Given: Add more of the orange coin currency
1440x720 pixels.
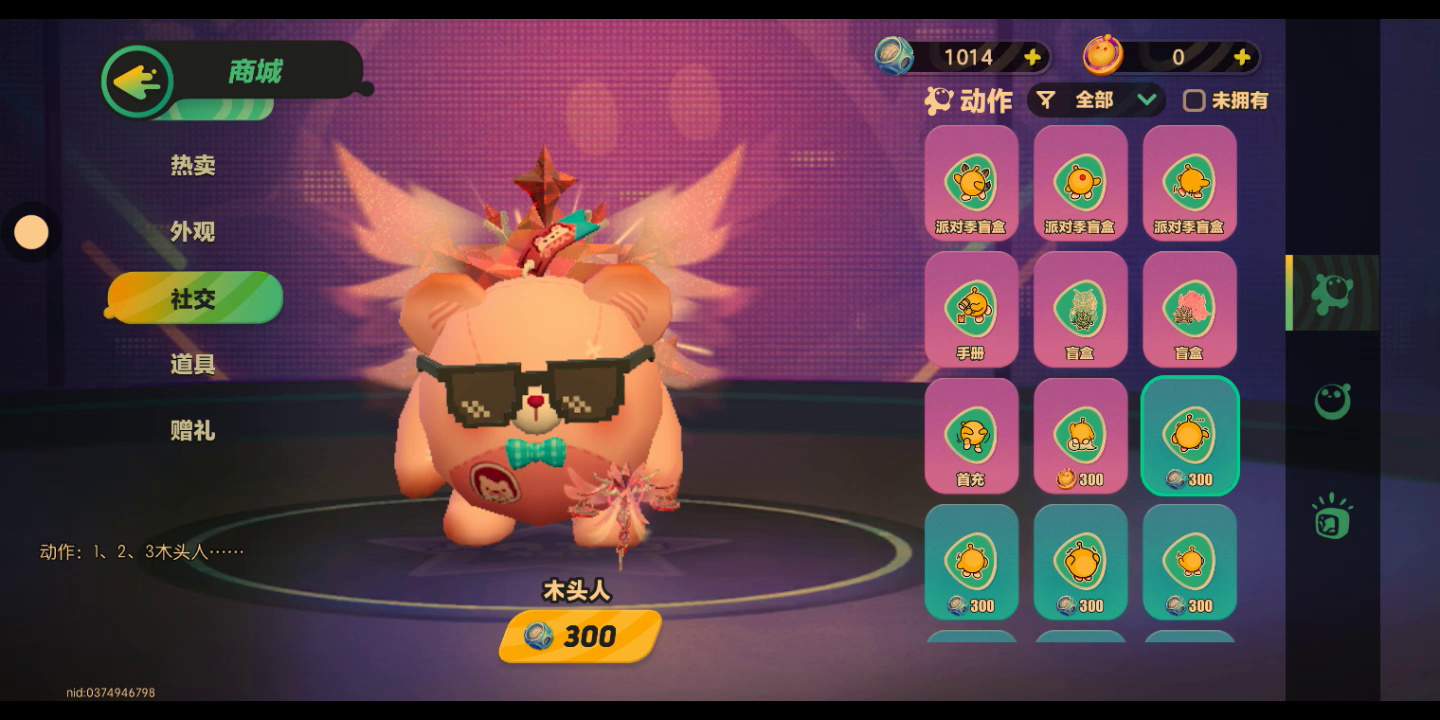Looking at the screenshot, I should [x=1242, y=57].
